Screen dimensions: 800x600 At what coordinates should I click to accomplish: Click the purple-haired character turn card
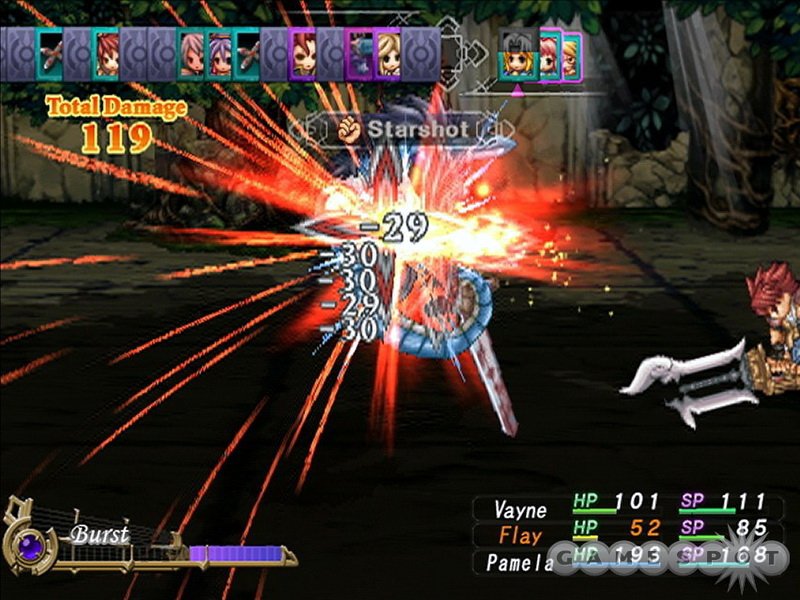pos(219,53)
